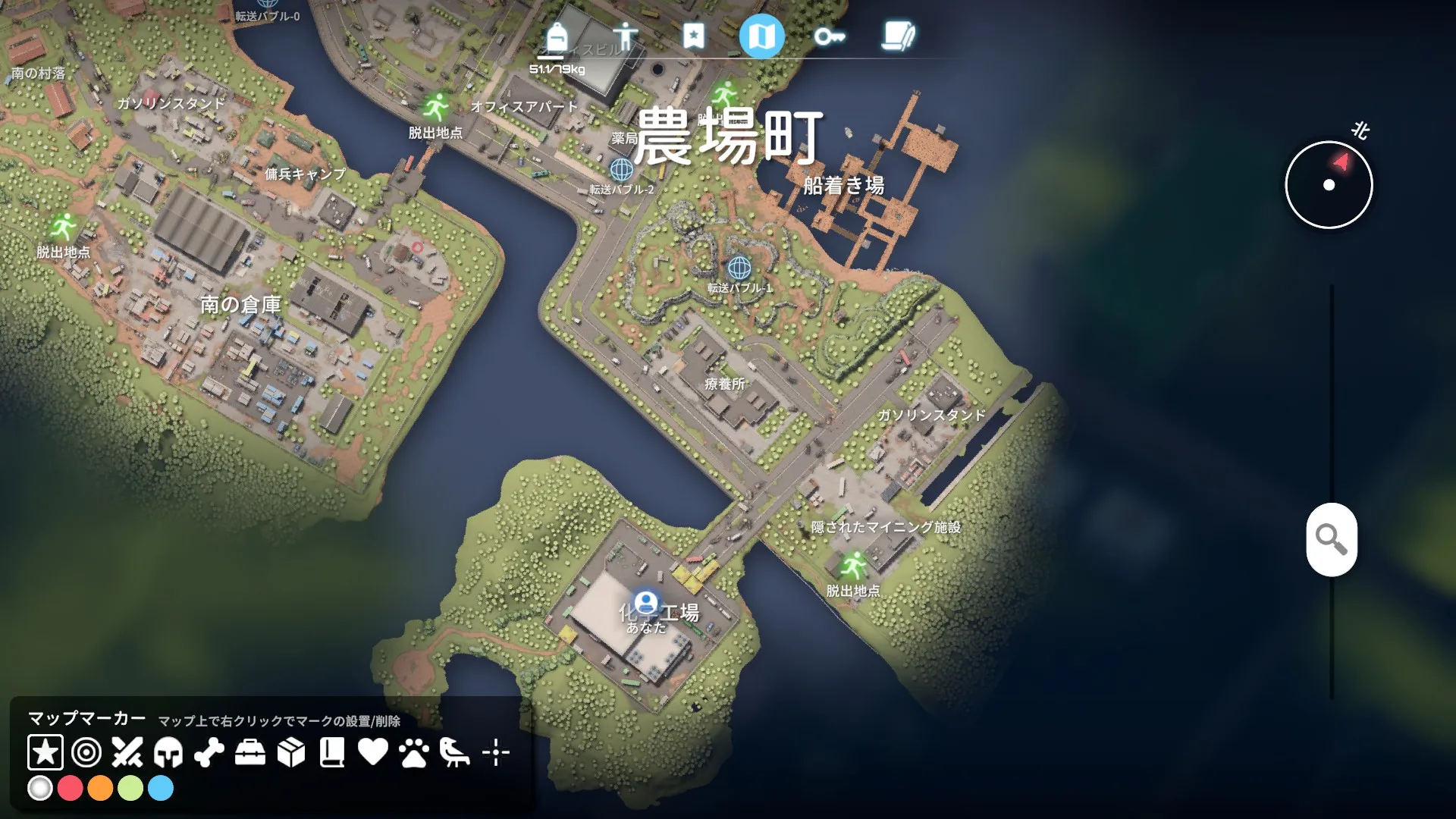Select the blue marker color

(x=161, y=789)
